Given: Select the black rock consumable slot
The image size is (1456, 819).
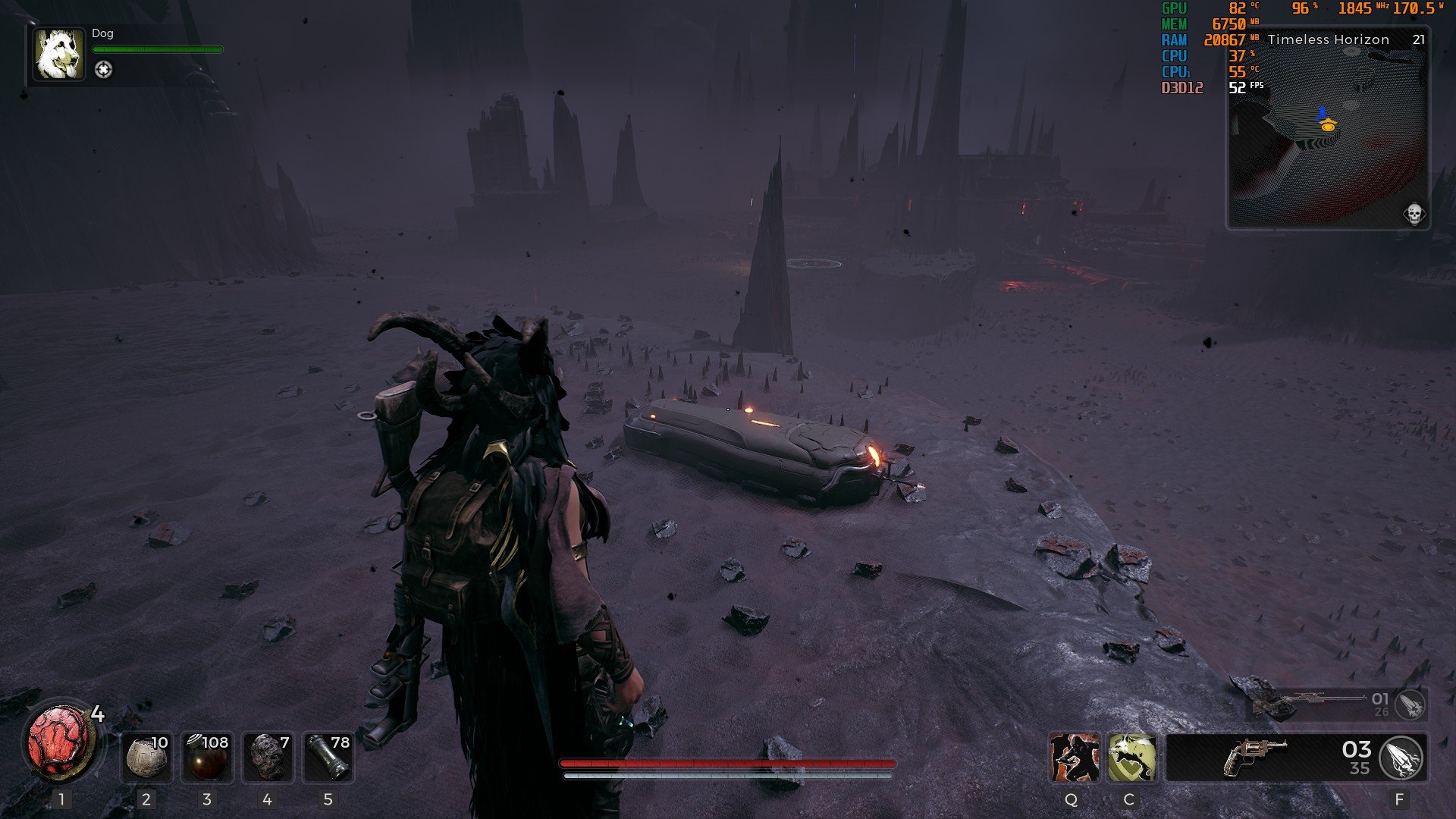Looking at the screenshot, I should (267, 757).
